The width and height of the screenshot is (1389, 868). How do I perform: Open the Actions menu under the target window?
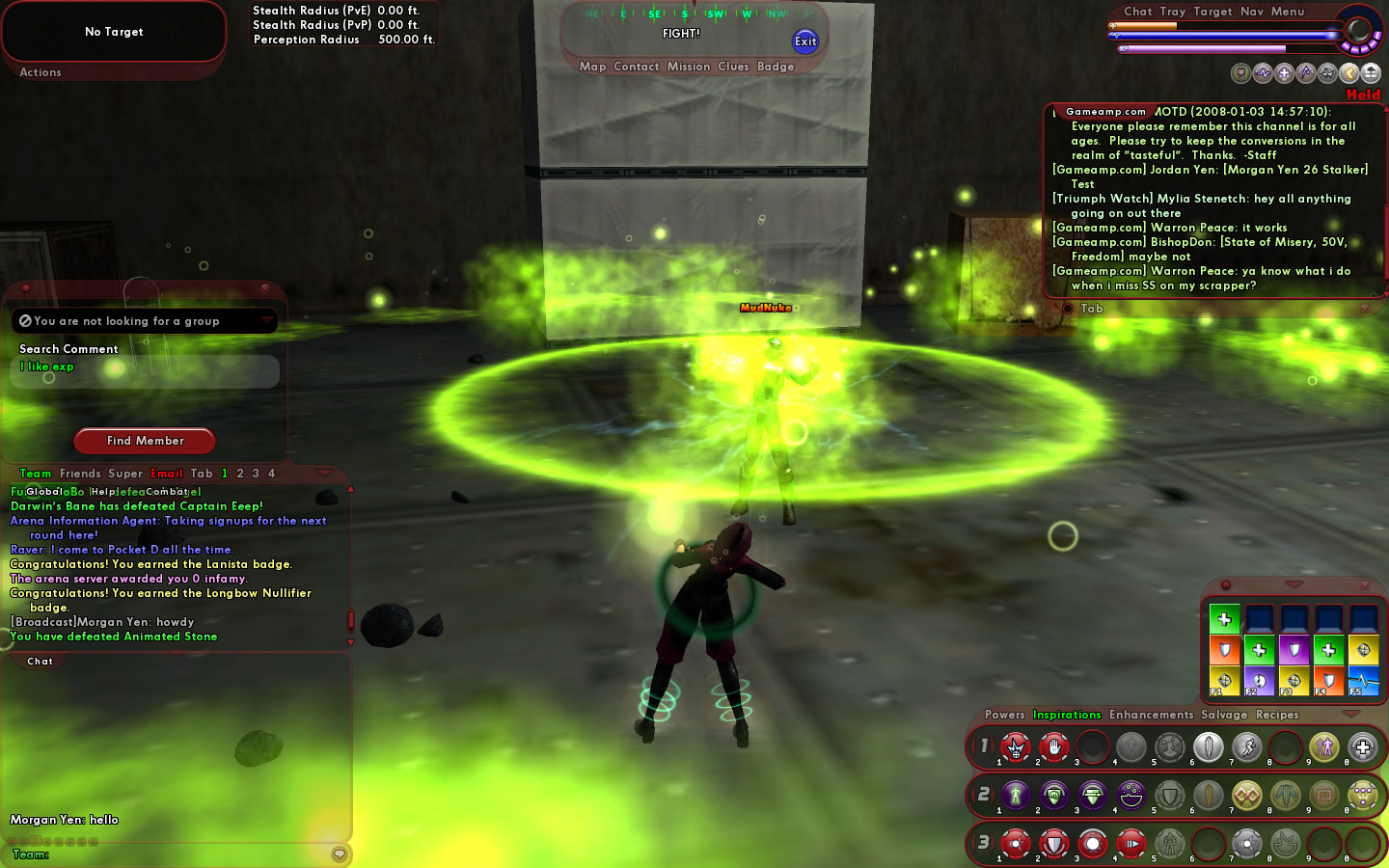41,72
